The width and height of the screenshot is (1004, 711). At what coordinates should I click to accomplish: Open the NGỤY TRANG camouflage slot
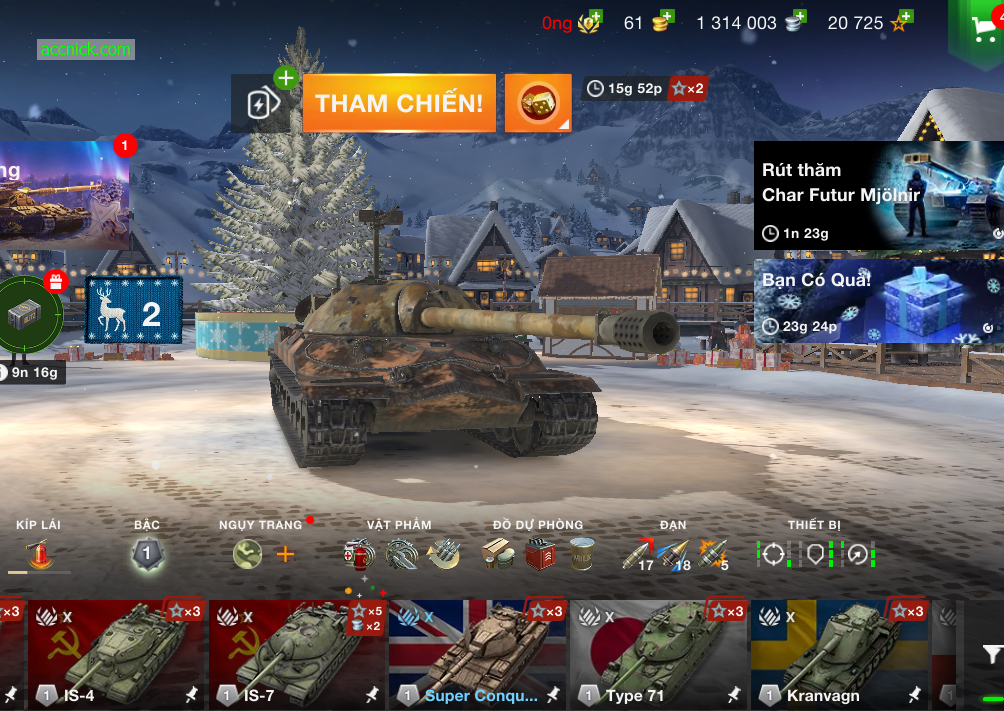(x=248, y=553)
